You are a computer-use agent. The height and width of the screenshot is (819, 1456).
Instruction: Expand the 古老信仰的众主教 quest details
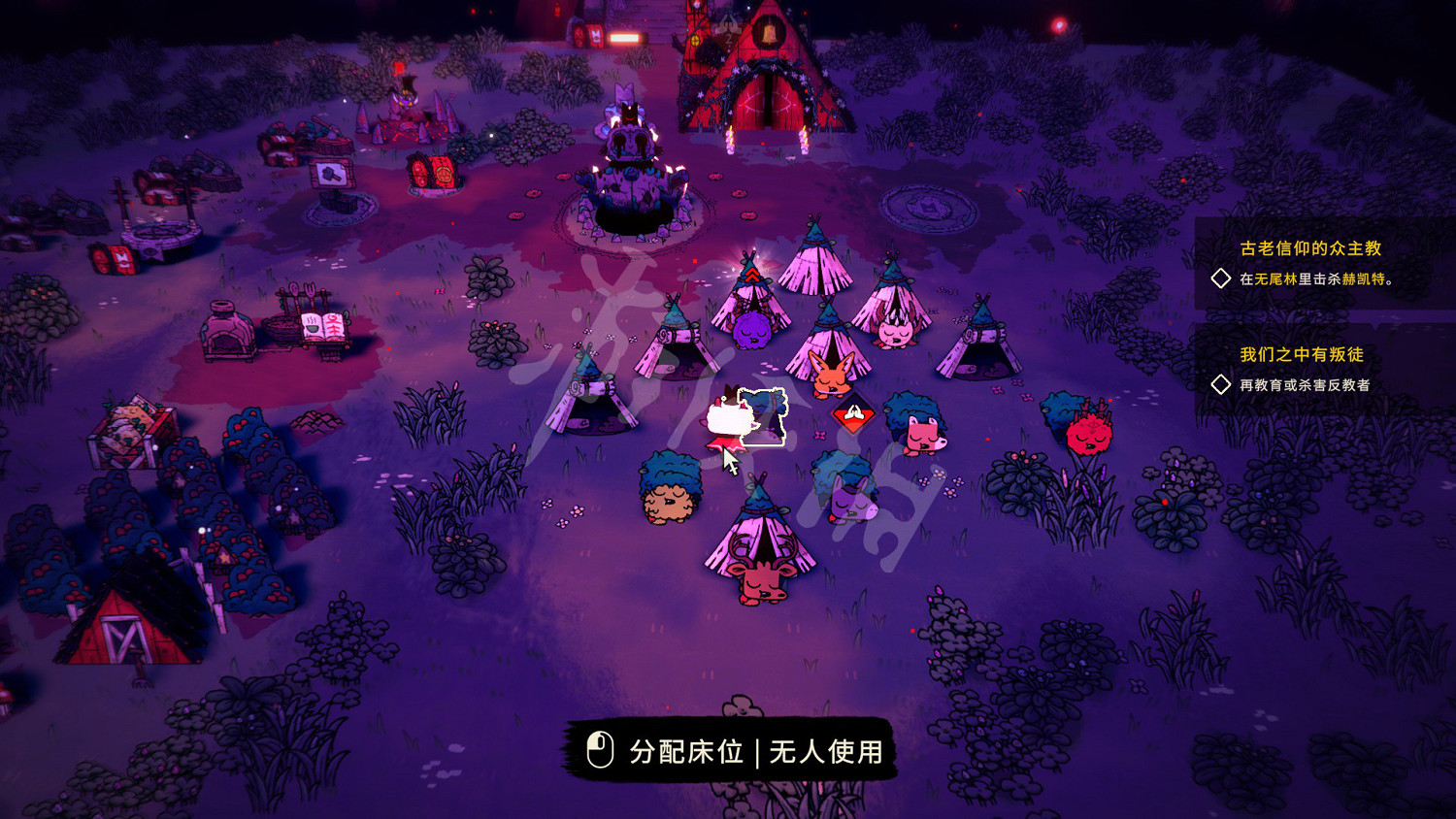pyautogui.click(x=1310, y=248)
